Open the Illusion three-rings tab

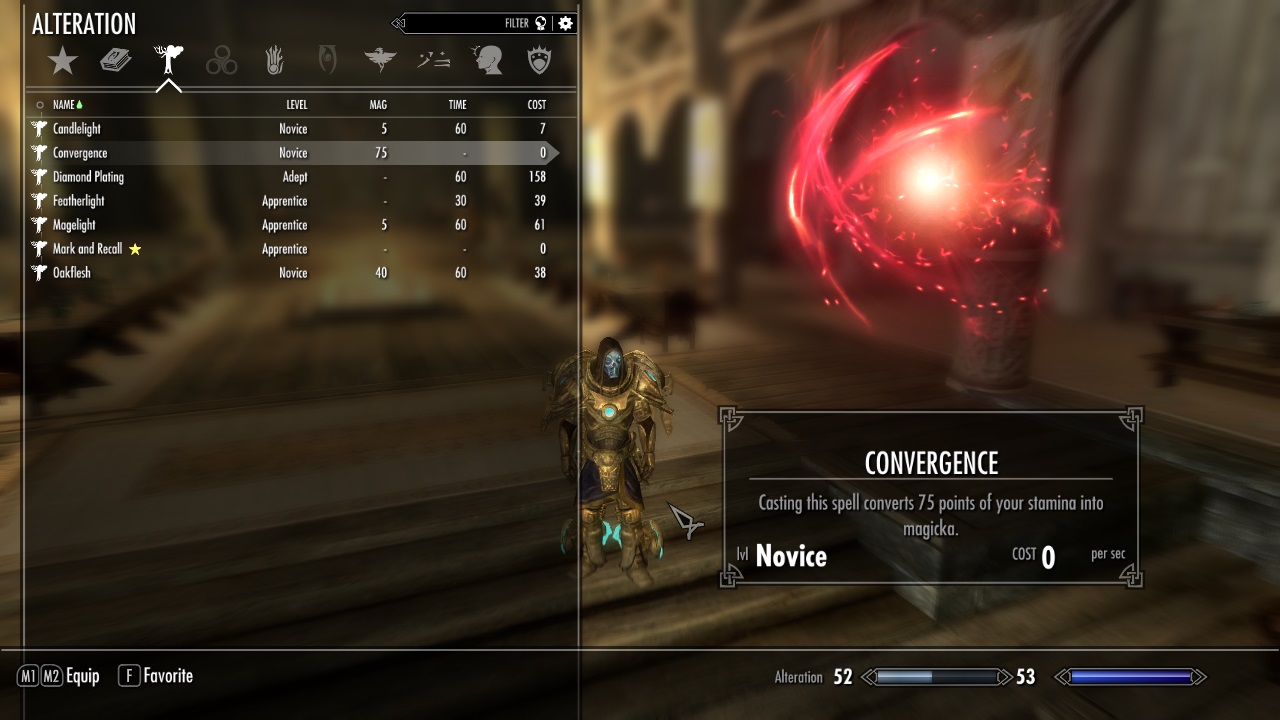click(222, 62)
